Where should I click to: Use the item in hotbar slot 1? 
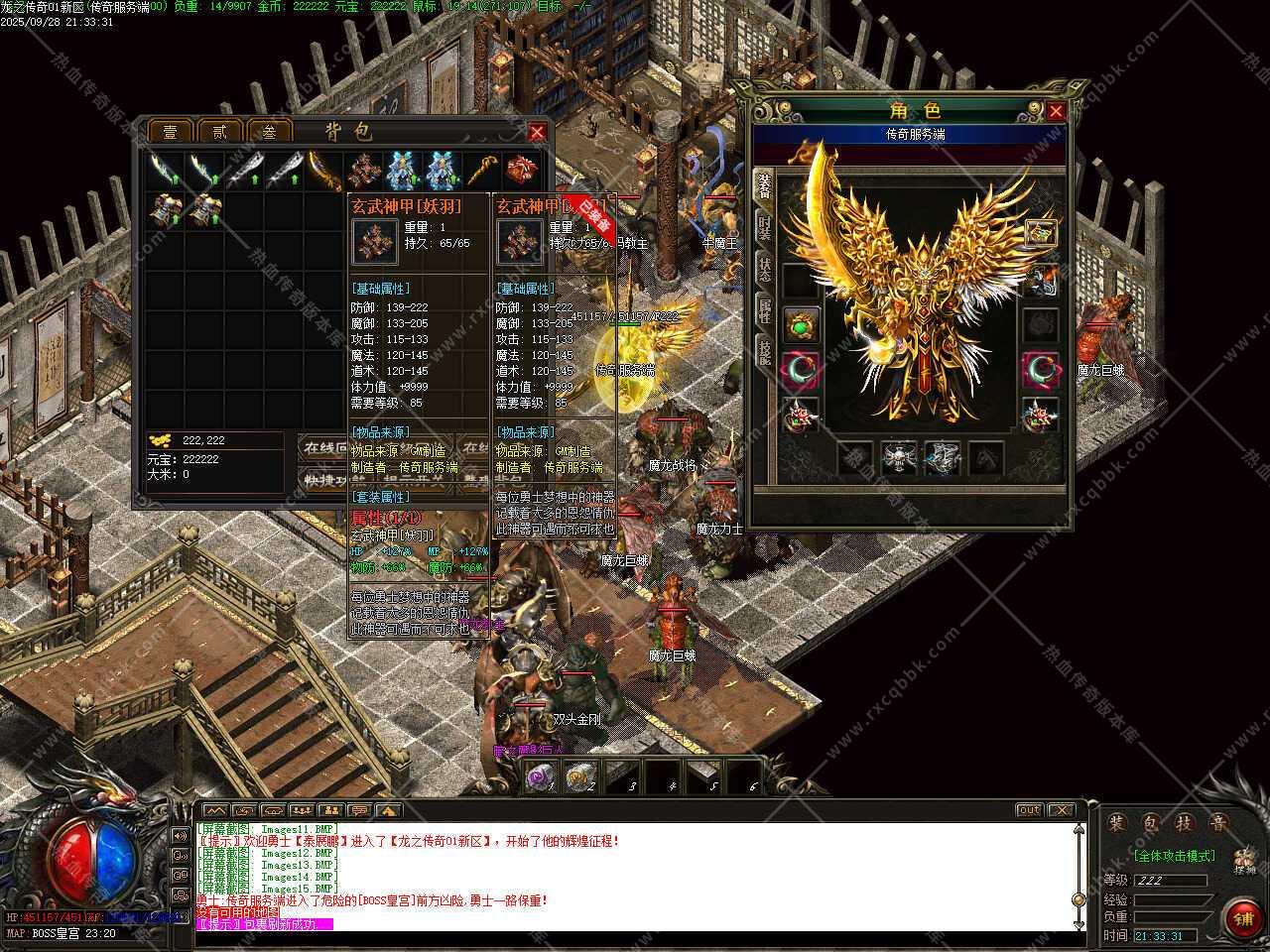541,776
